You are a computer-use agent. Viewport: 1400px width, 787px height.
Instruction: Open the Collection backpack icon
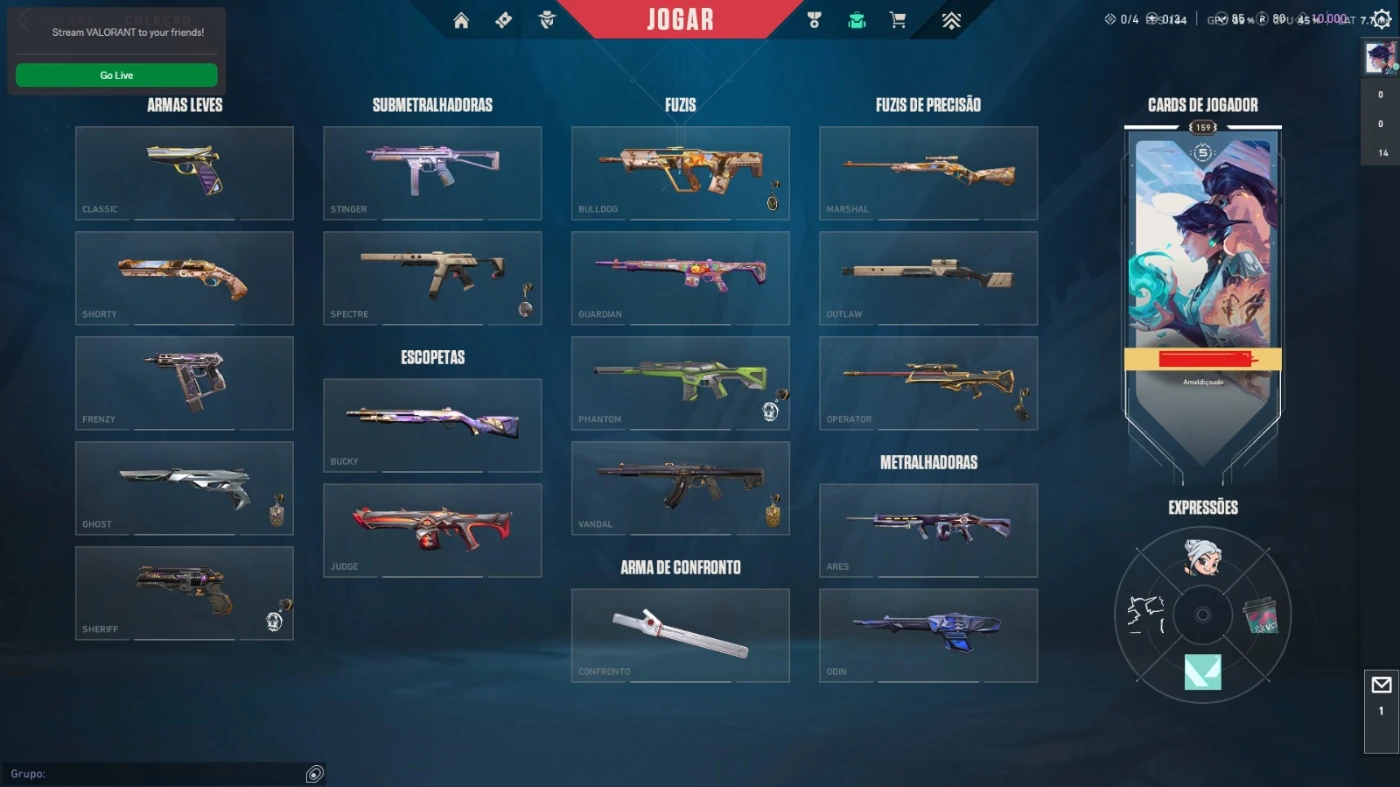coord(855,19)
